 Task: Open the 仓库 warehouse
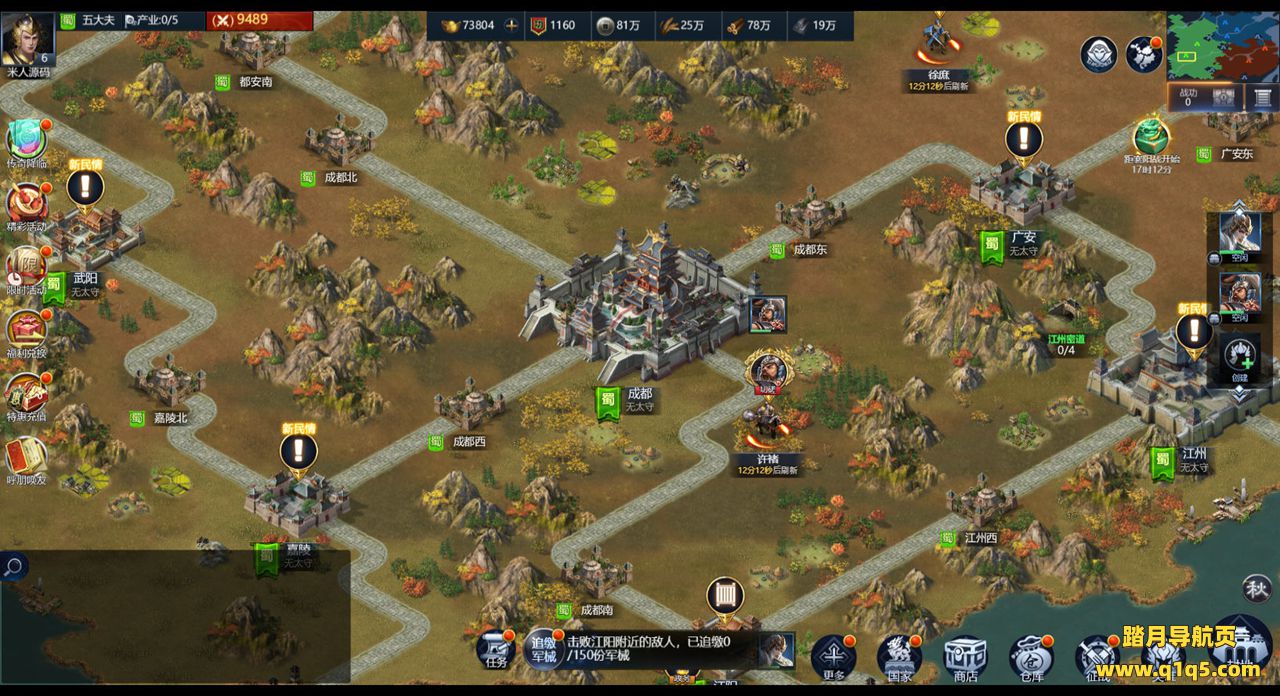(x=1031, y=657)
